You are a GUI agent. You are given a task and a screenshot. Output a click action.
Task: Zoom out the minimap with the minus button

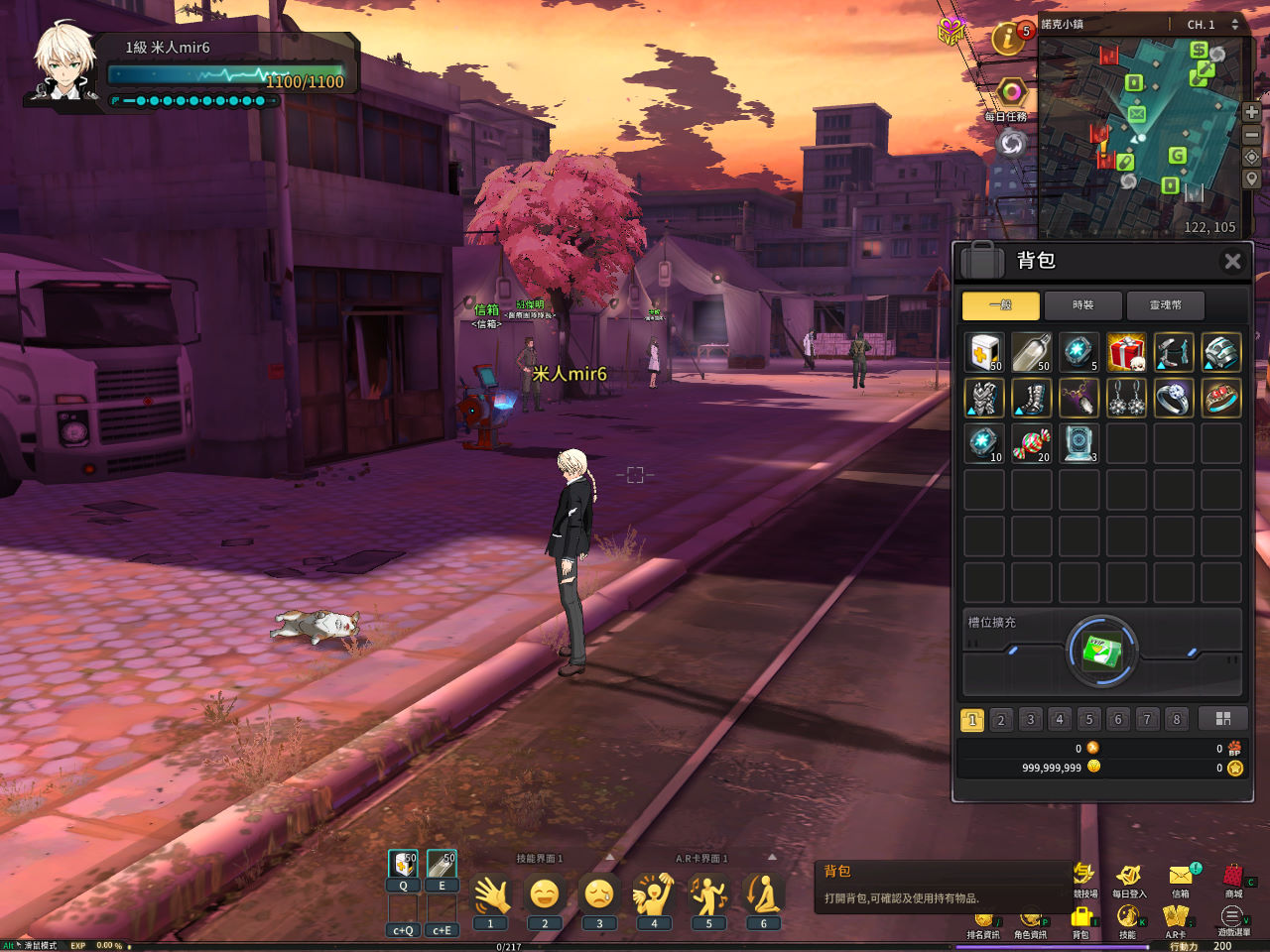point(1251,135)
